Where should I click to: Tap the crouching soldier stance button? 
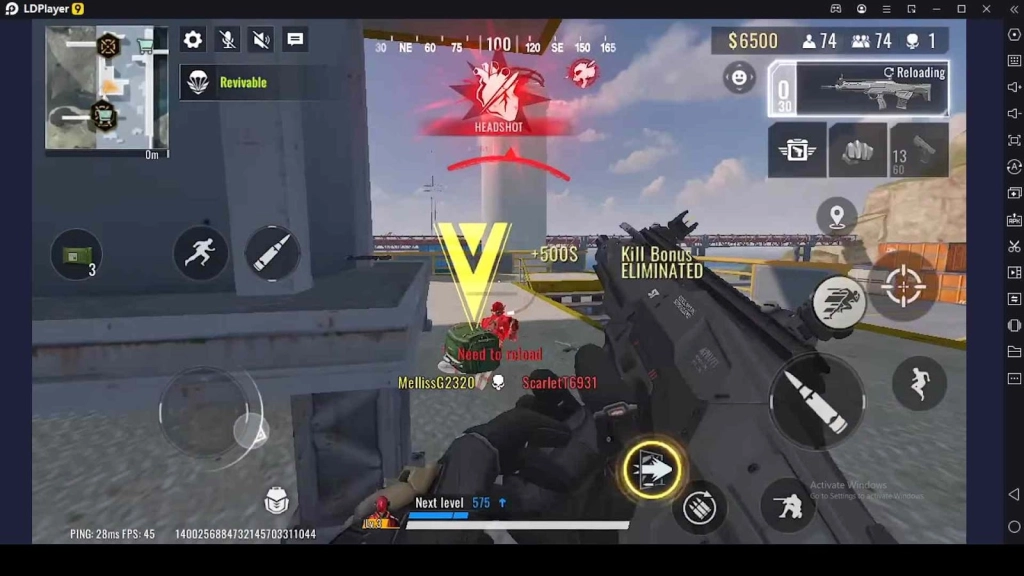(x=788, y=506)
